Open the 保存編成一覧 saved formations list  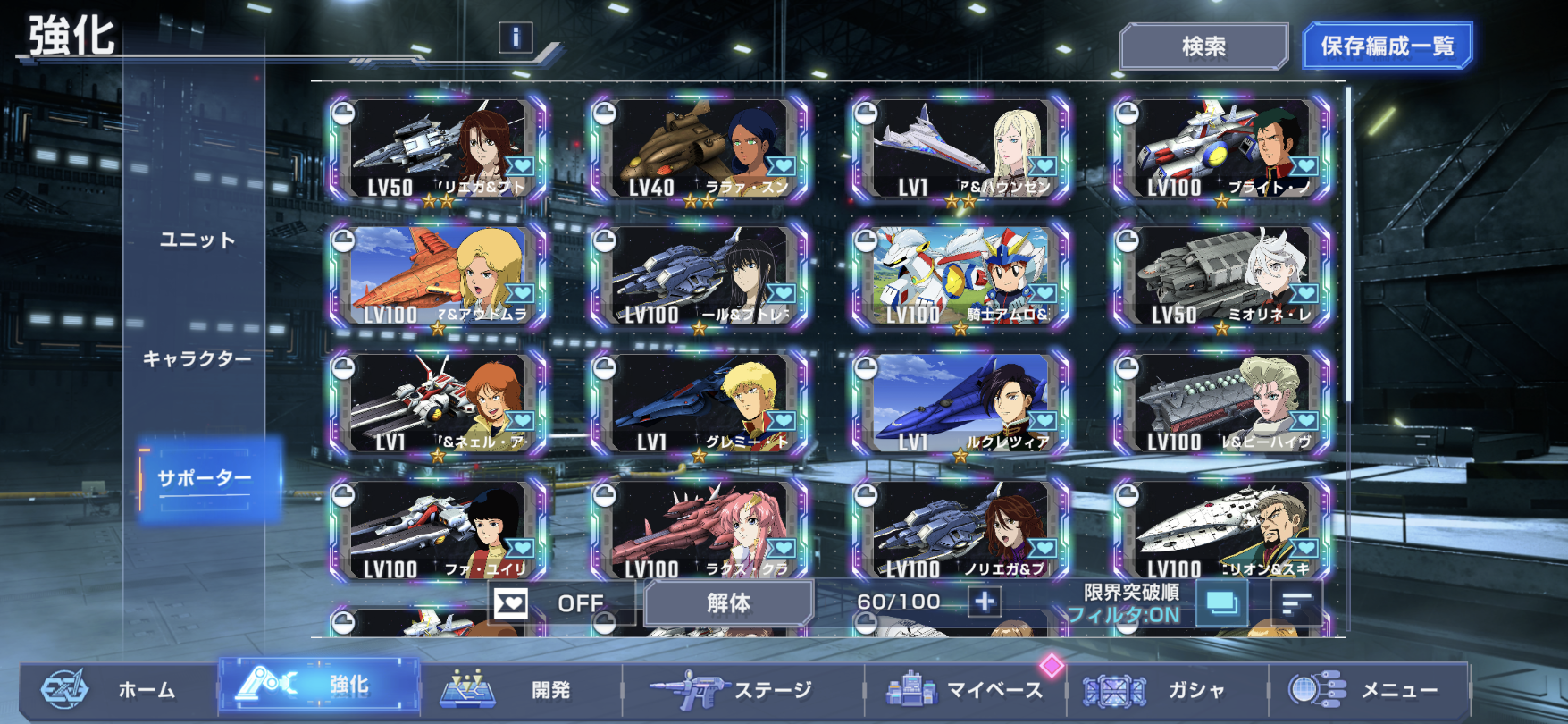coord(1387,46)
